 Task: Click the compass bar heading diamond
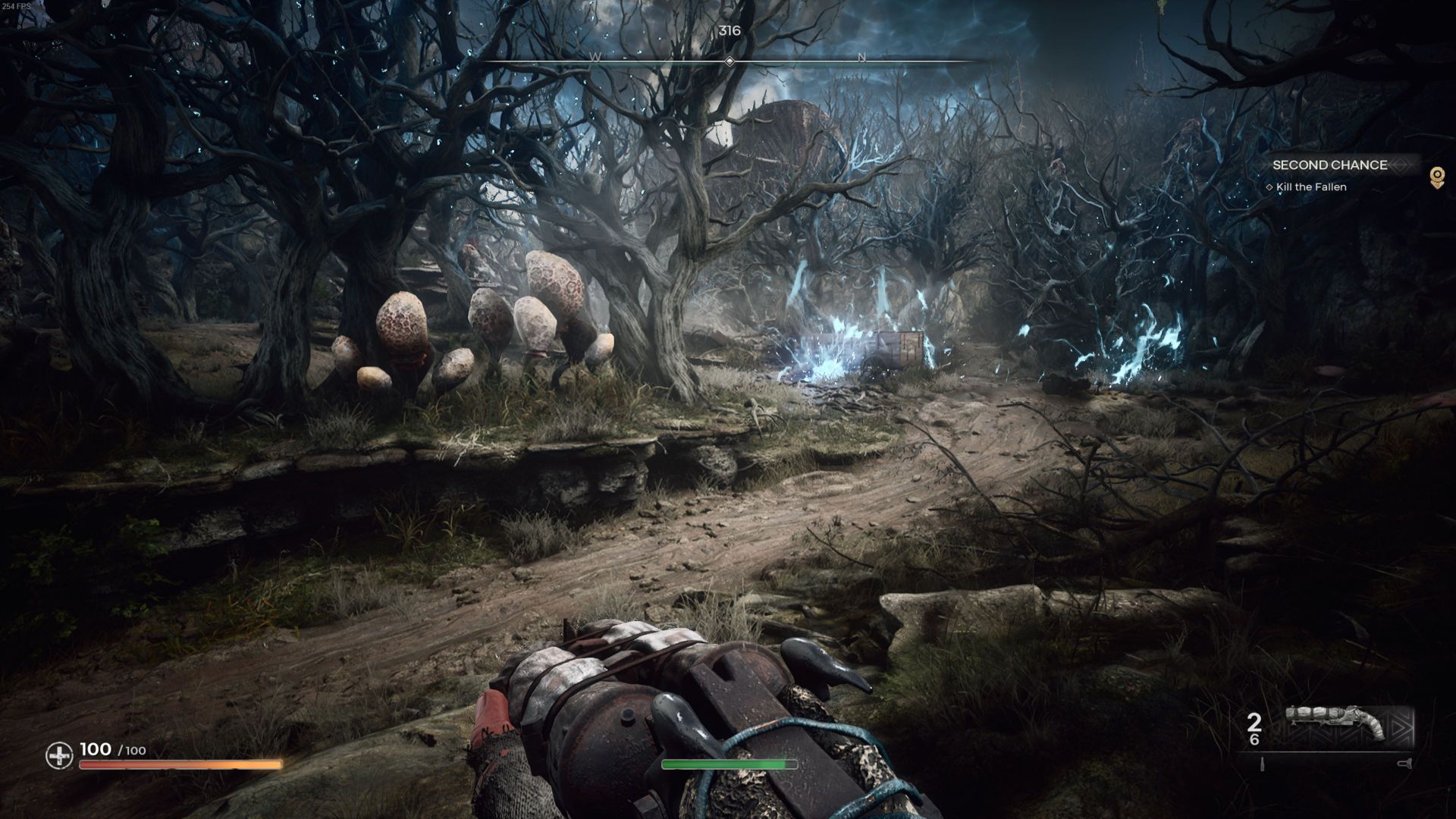click(x=730, y=61)
